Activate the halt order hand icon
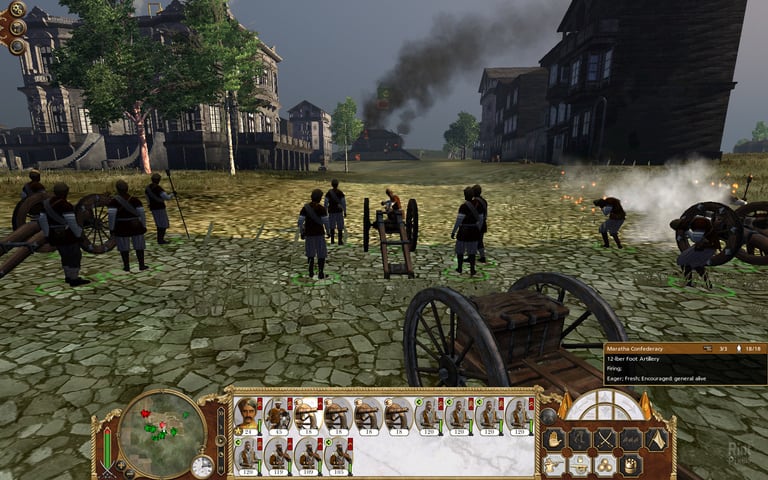Screen dimensions: 768x480 click(553, 439)
